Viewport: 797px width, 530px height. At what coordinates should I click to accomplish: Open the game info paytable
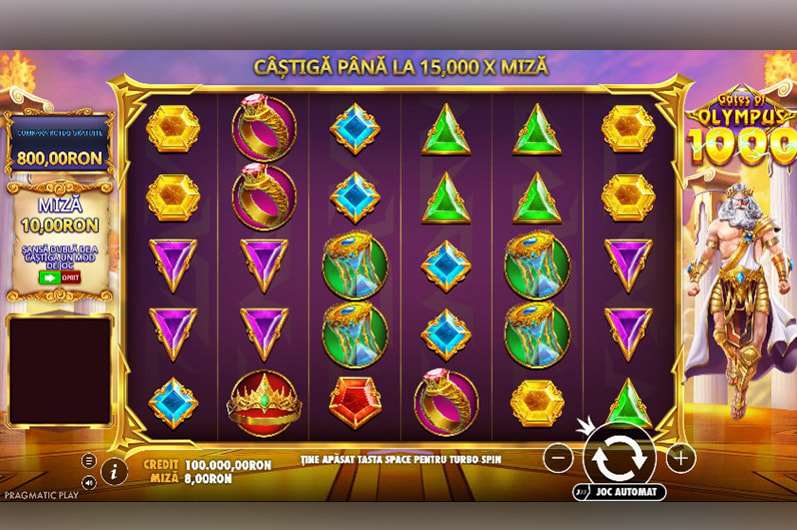coord(114,471)
